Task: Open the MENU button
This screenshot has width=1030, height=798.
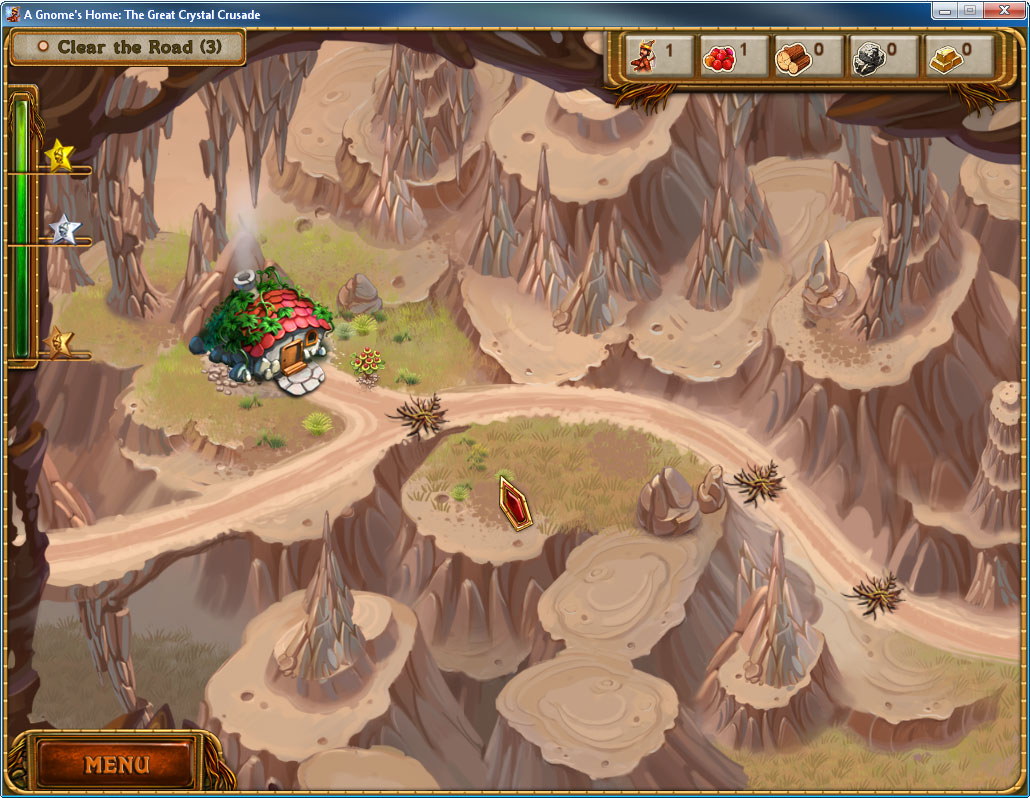Action: 116,765
